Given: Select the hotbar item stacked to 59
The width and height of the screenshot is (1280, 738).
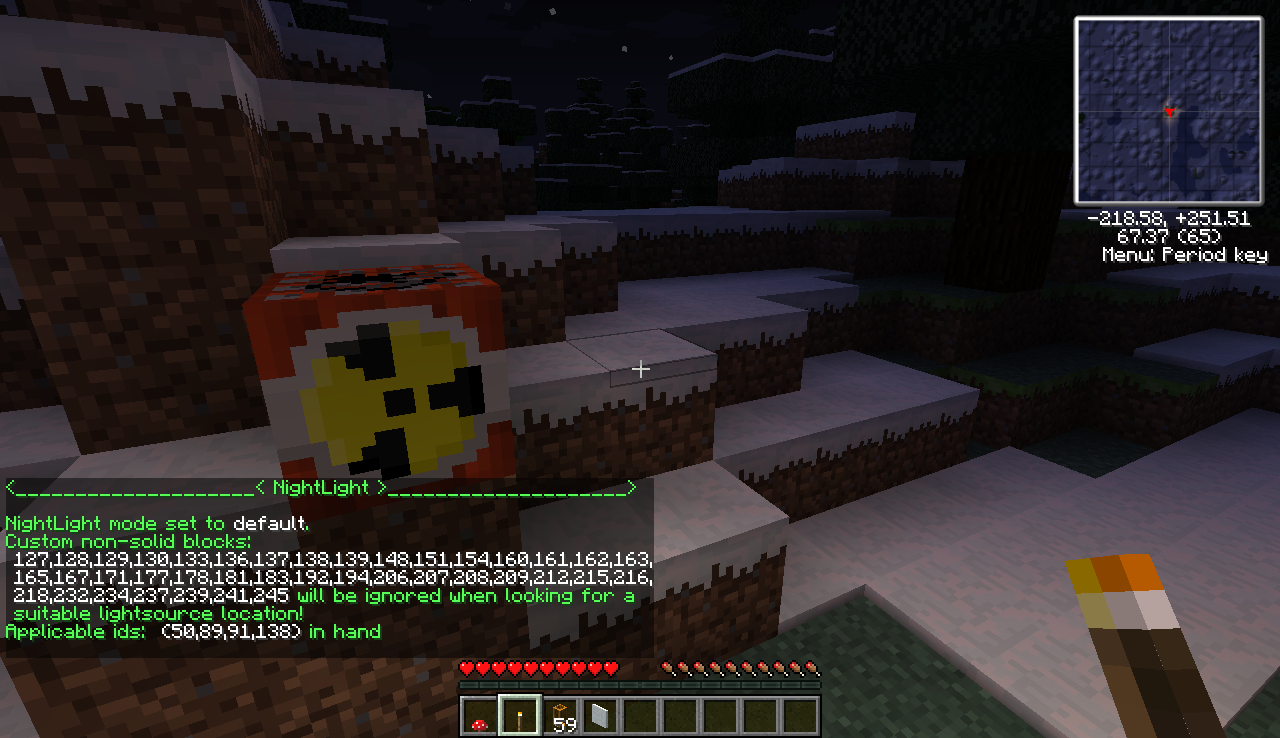Looking at the screenshot, I should pos(559,716).
